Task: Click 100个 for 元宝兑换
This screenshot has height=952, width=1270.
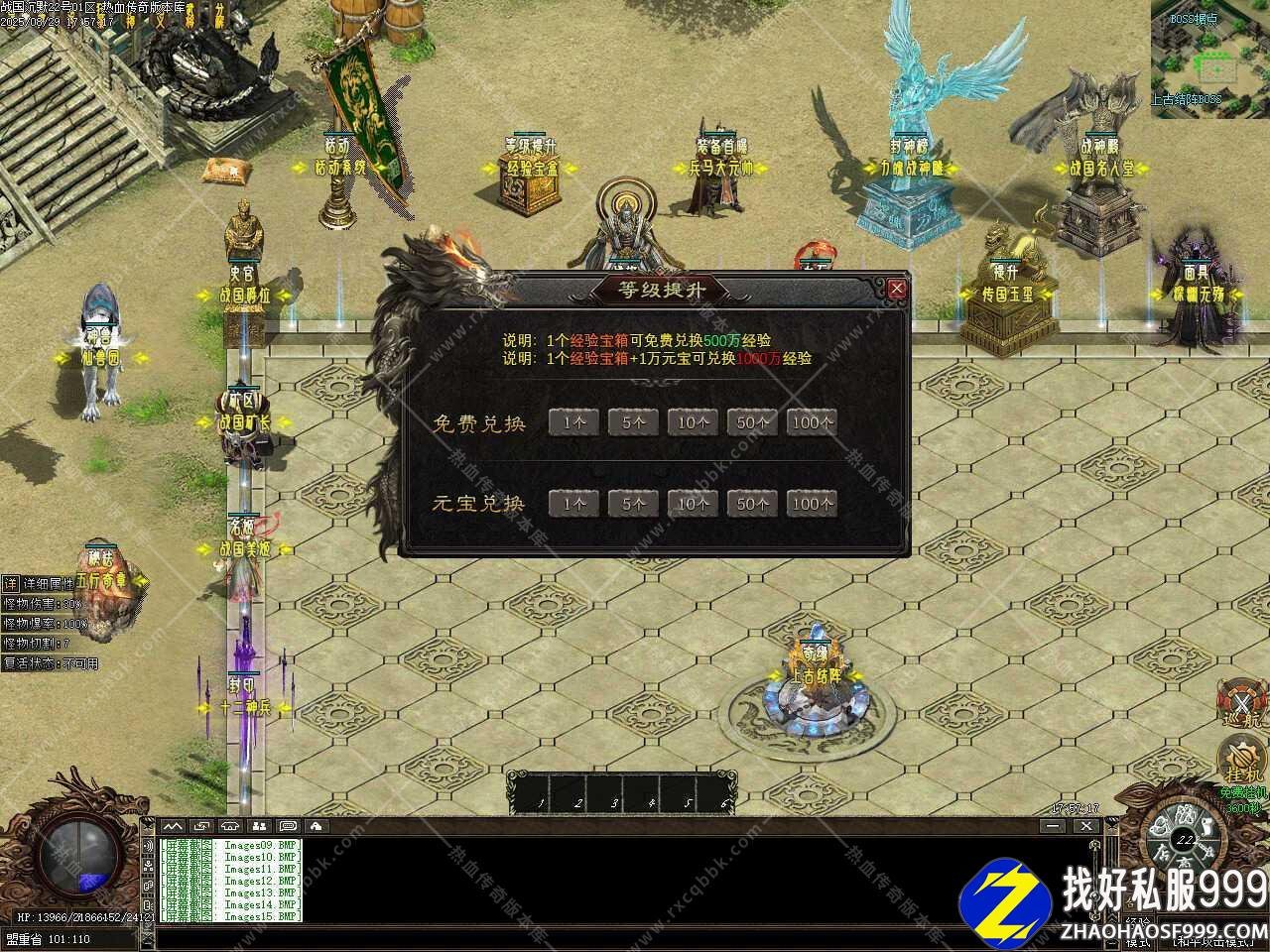Action: [x=813, y=504]
